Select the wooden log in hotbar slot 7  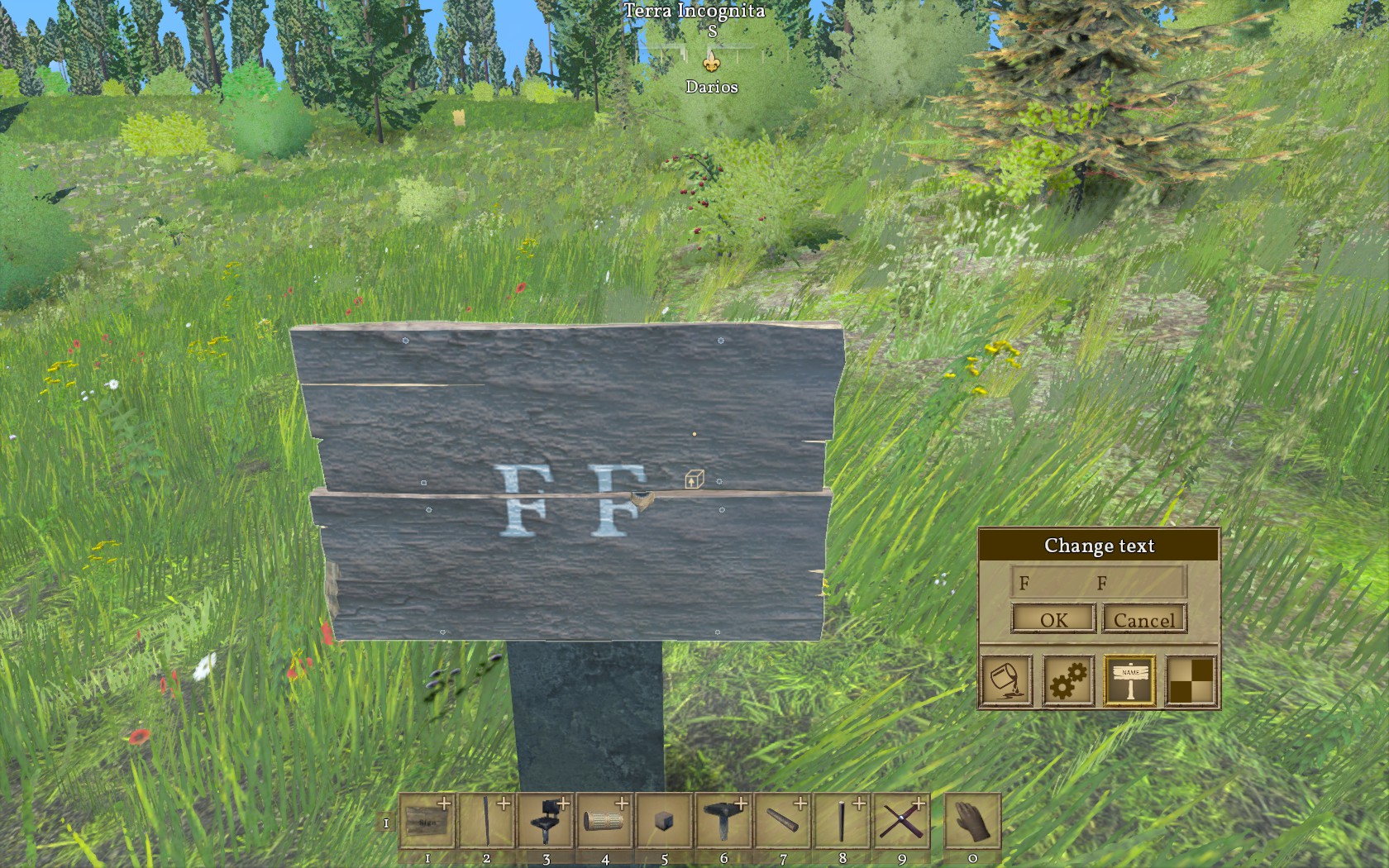pos(783,821)
